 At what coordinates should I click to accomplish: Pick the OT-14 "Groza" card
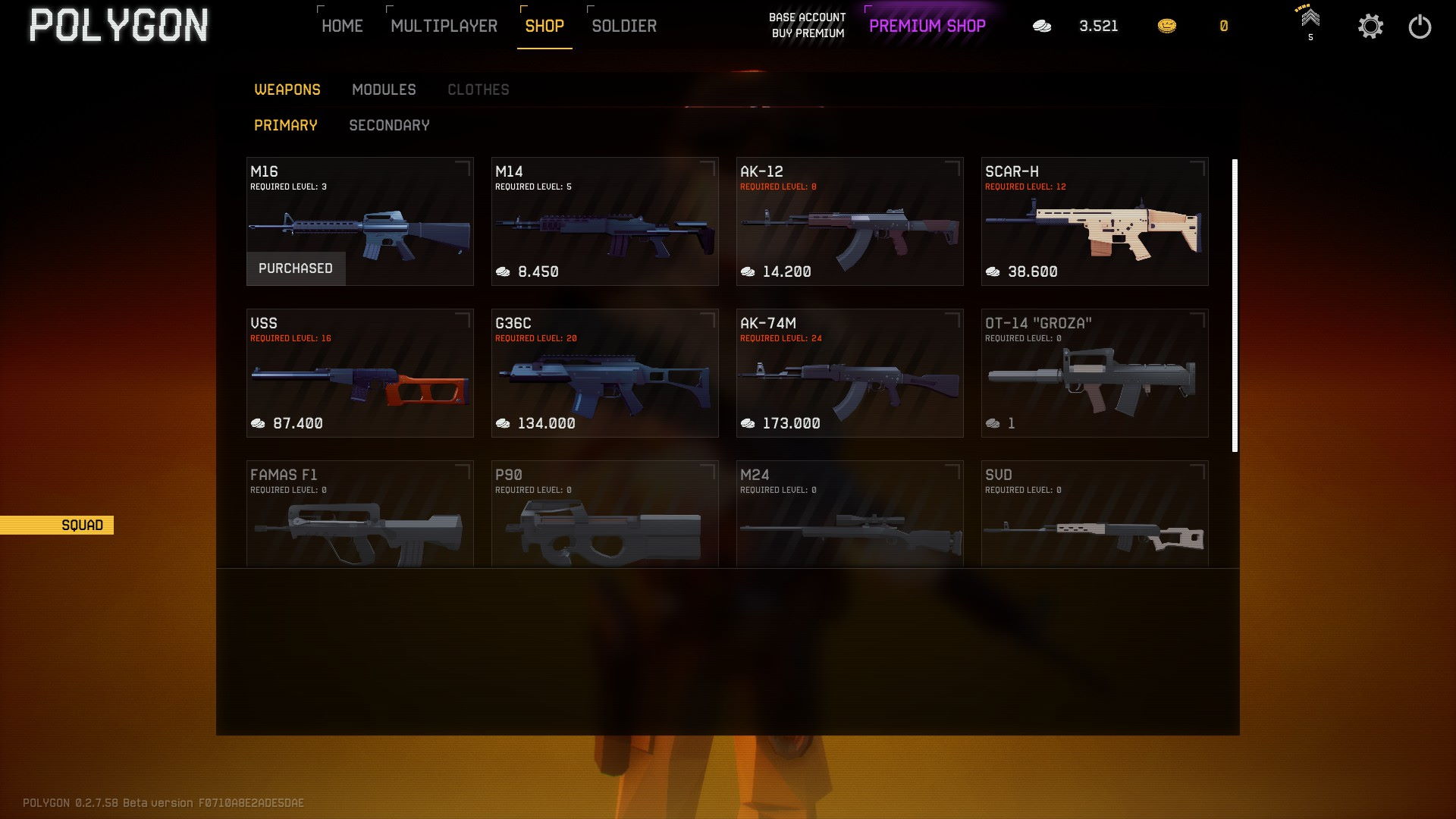[x=1094, y=373]
